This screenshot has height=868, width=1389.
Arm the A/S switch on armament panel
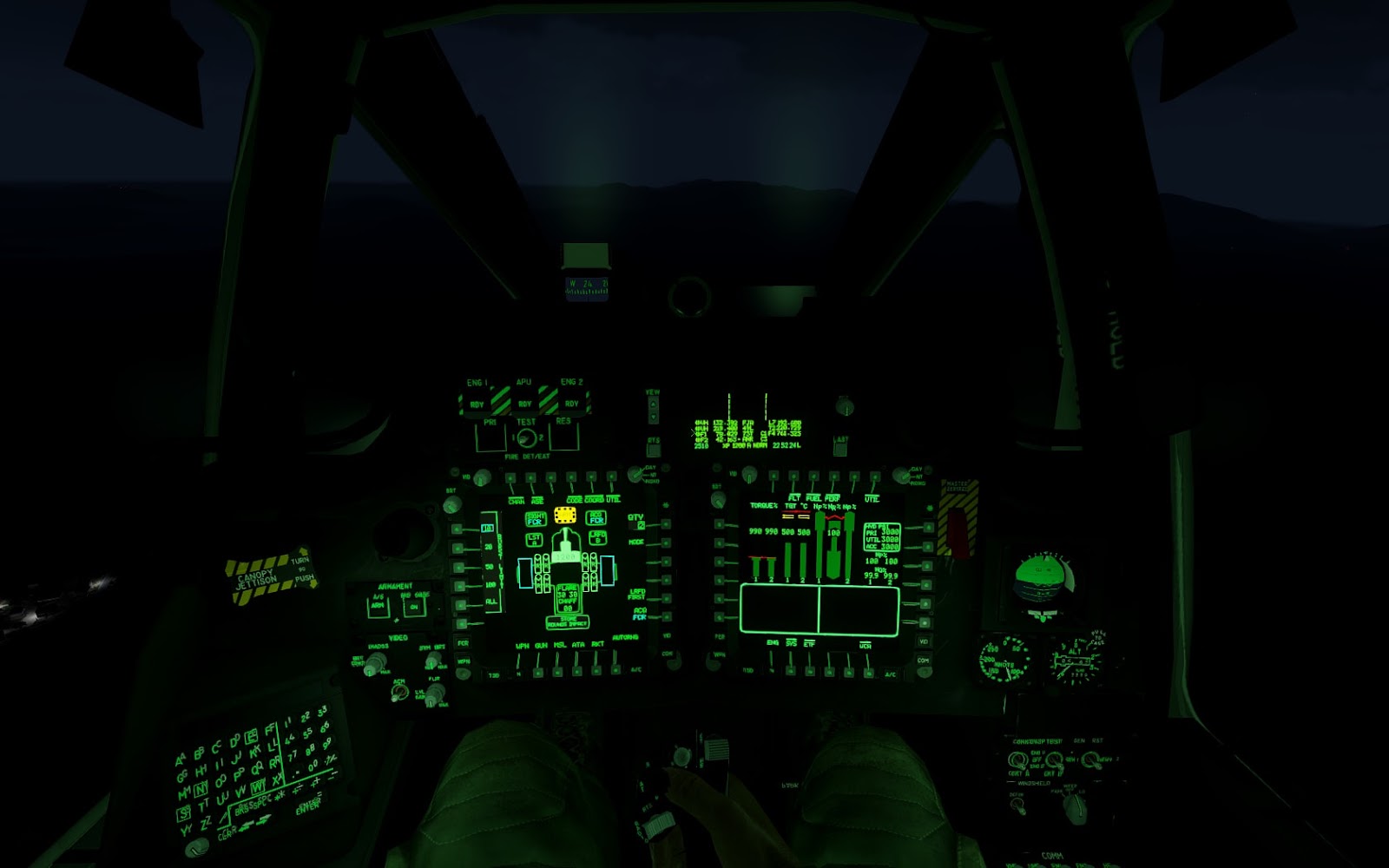378,606
